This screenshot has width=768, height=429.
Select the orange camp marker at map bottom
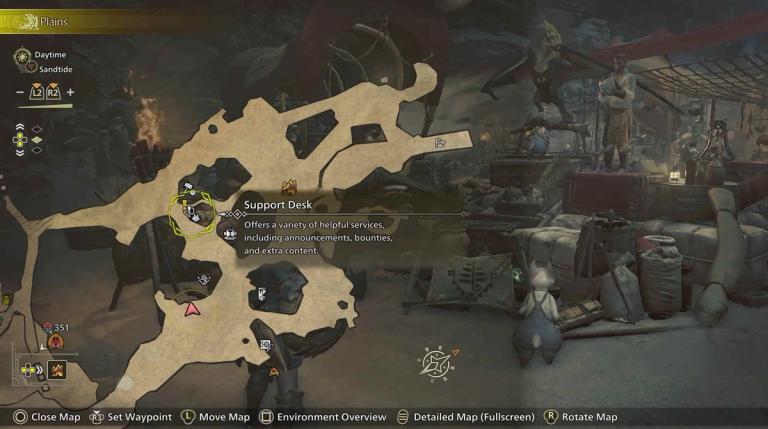pos(274,371)
